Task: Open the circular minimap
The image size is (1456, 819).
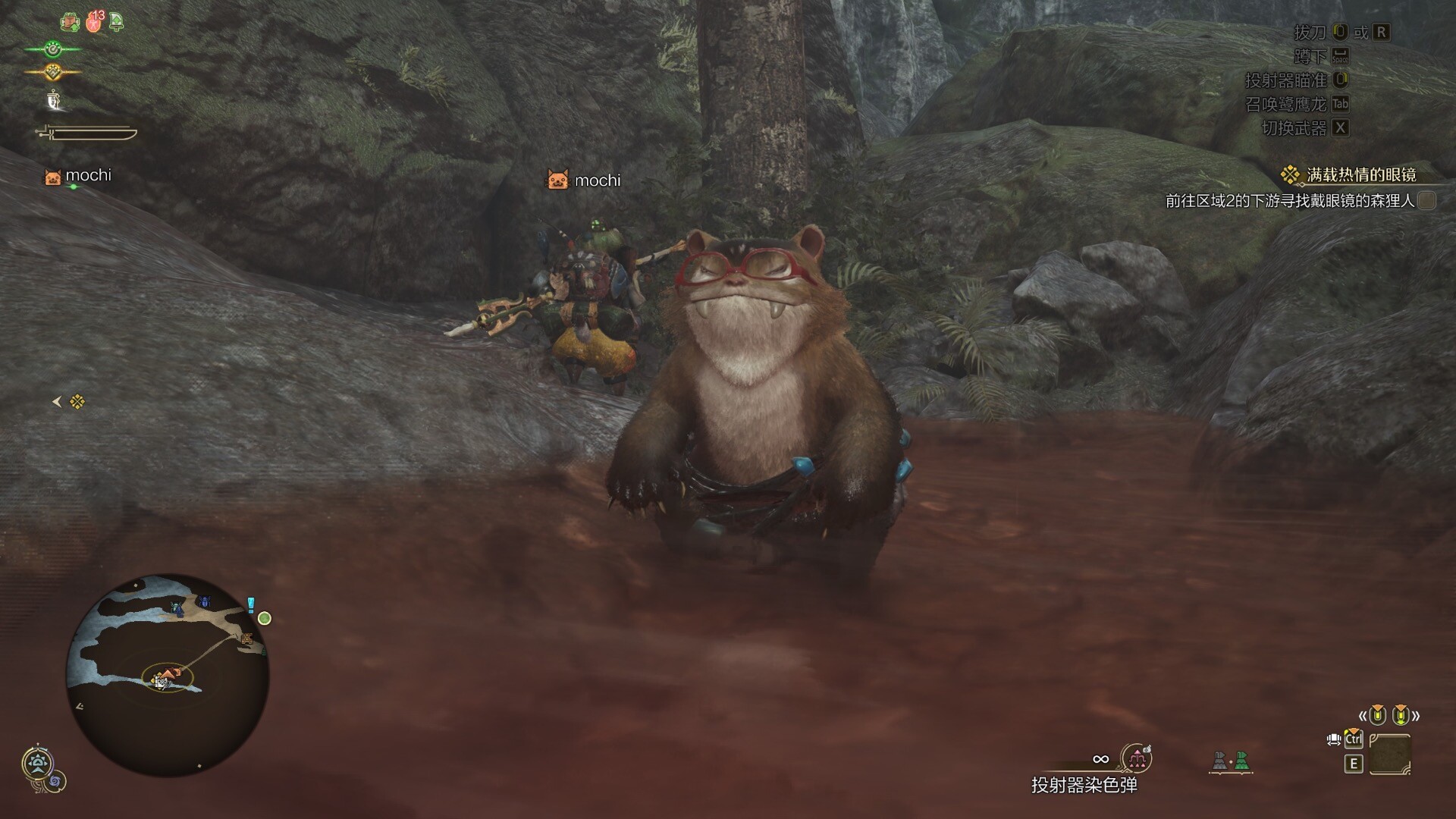Action: [x=168, y=674]
